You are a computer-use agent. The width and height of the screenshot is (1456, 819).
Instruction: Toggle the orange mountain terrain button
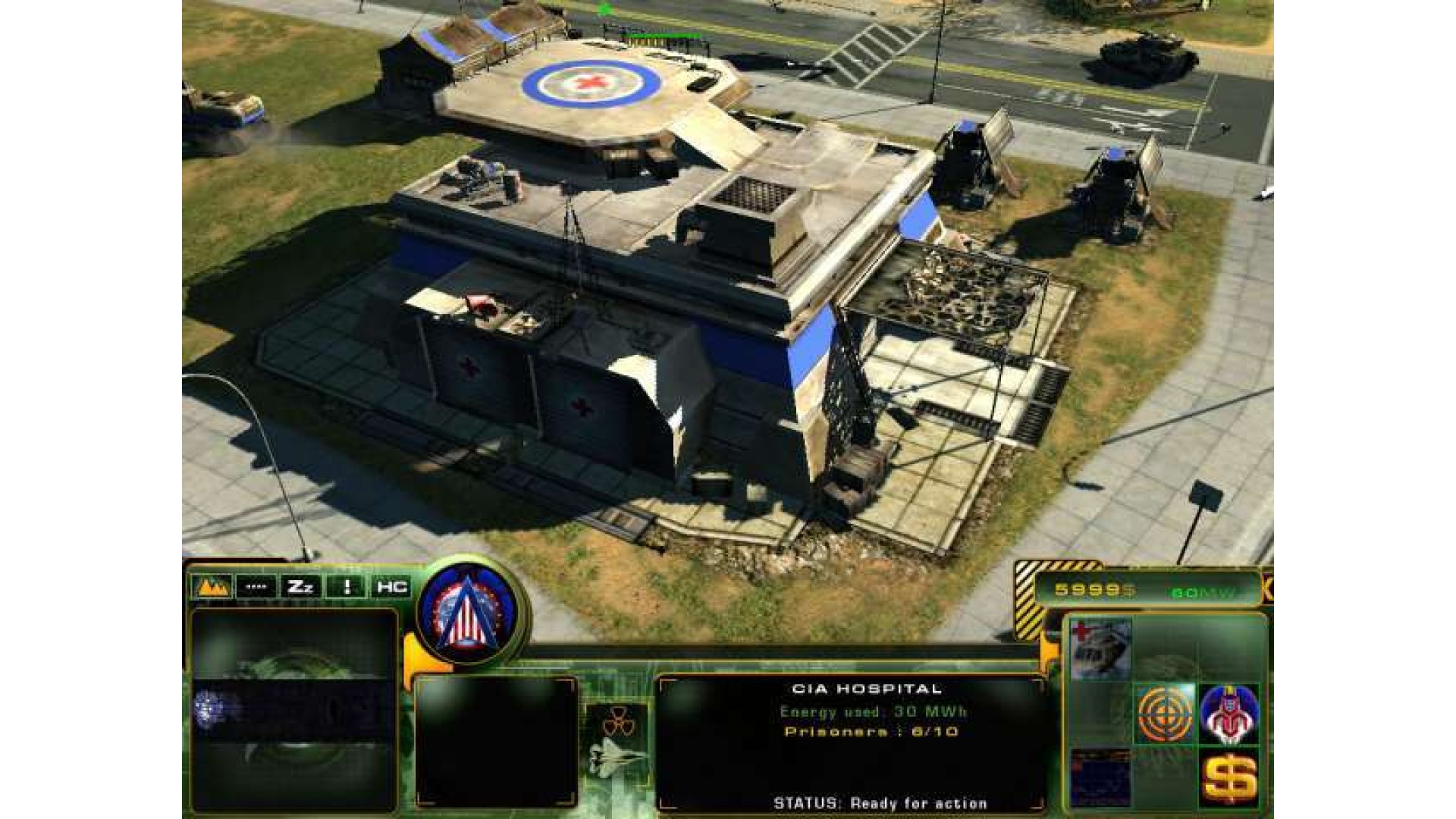(212, 586)
